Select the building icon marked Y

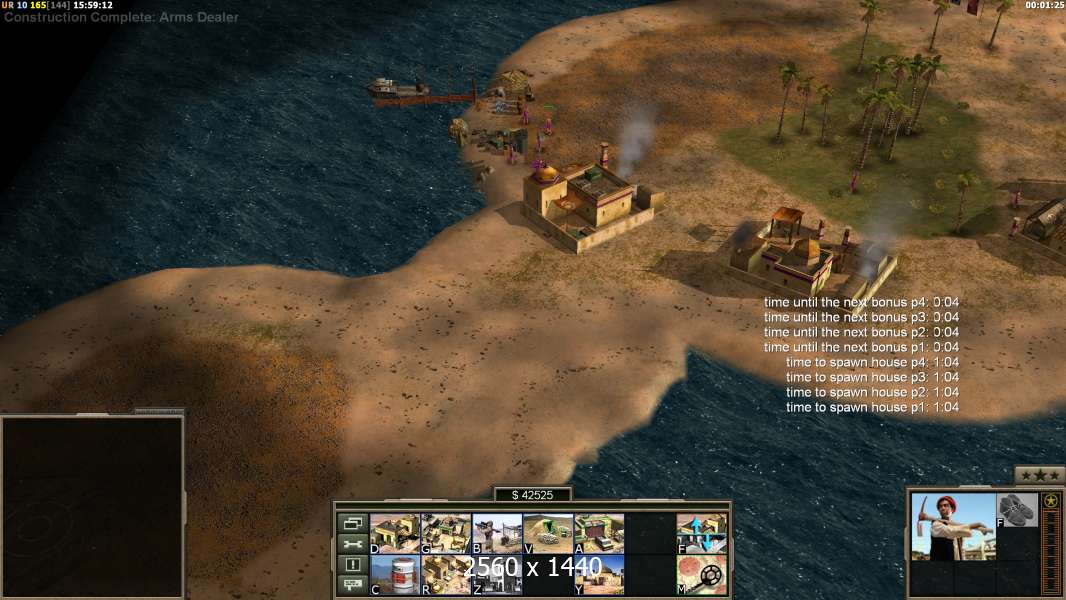(599, 575)
